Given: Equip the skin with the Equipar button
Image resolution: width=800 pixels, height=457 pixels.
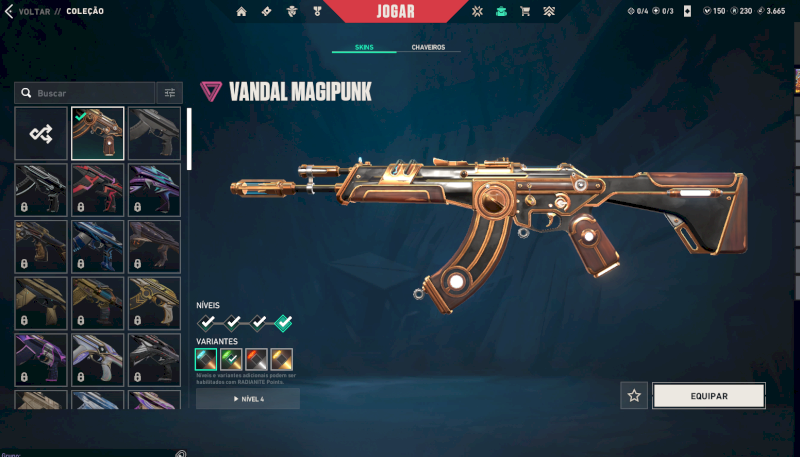Looking at the screenshot, I should click(x=708, y=396).
